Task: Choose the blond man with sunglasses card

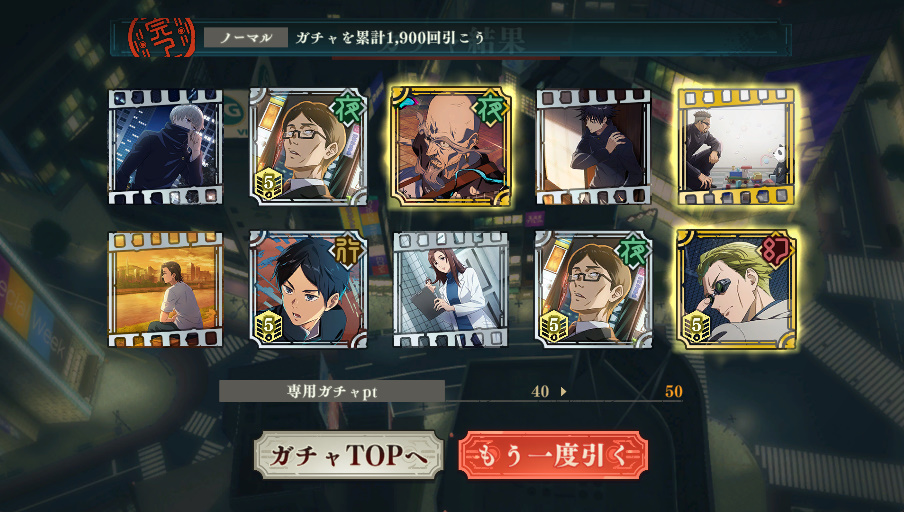Action: [x=736, y=289]
